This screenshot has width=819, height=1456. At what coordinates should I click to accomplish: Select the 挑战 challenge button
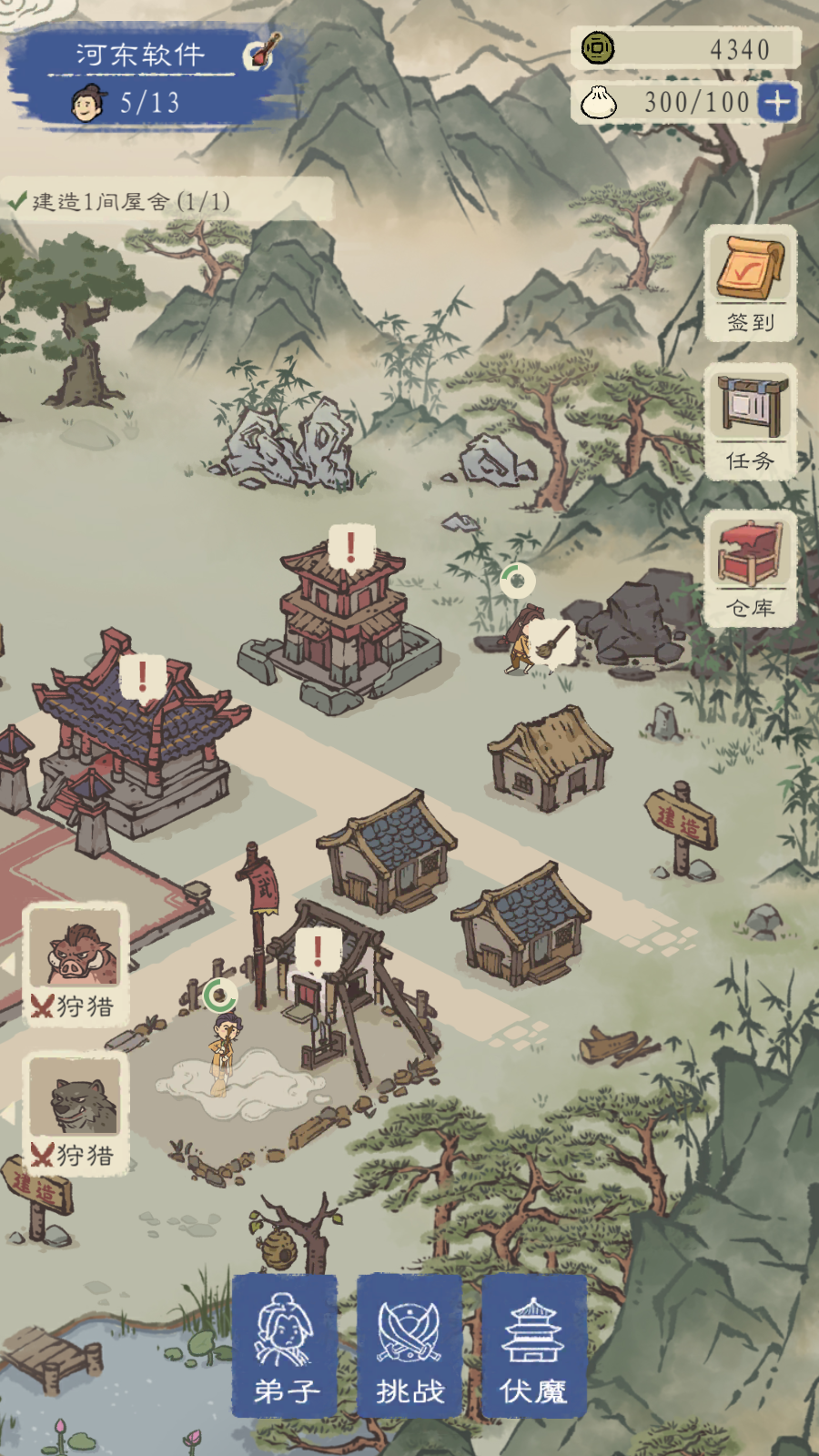409,1346
